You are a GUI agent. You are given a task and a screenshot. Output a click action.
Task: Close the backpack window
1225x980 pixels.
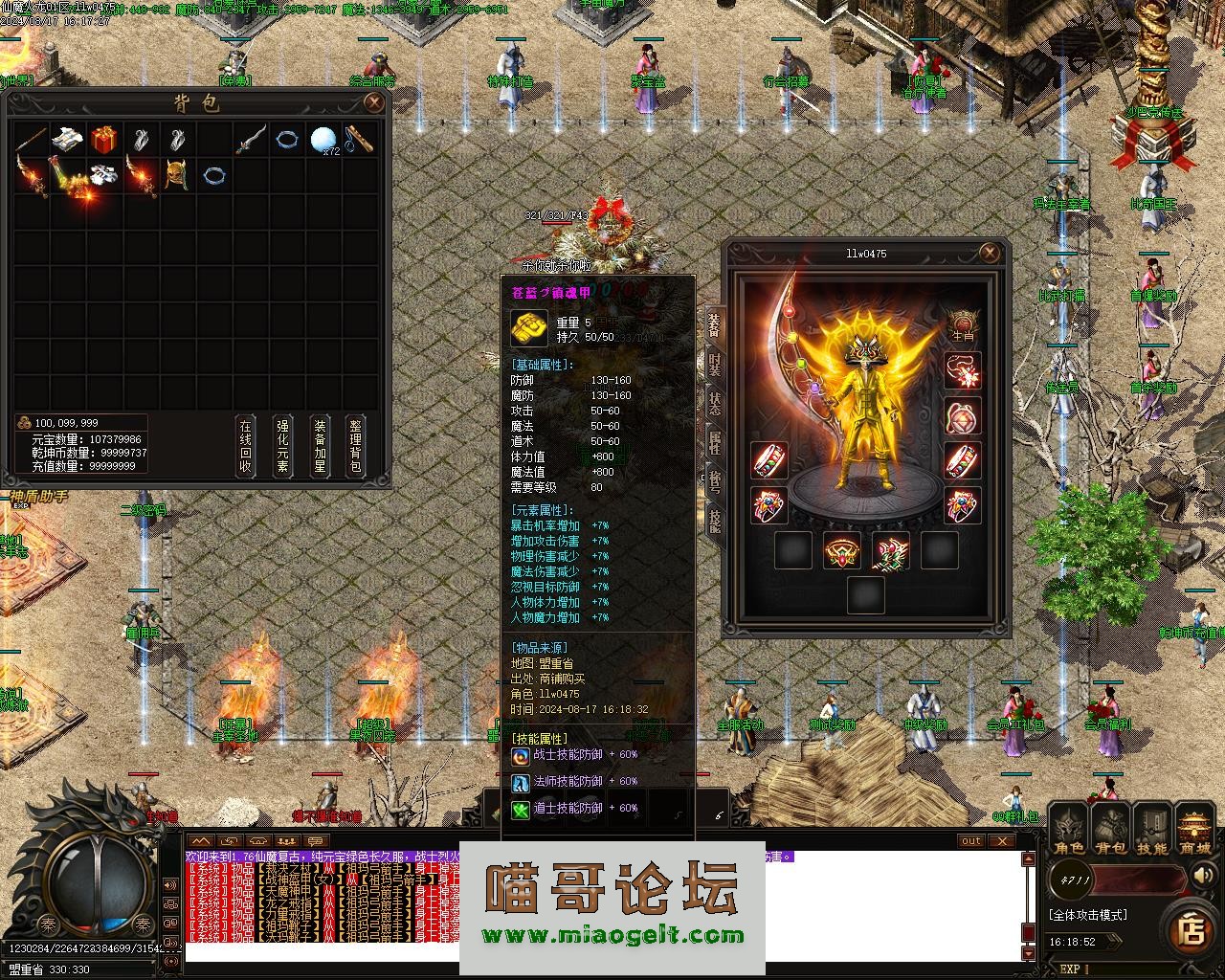pyautogui.click(x=374, y=103)
